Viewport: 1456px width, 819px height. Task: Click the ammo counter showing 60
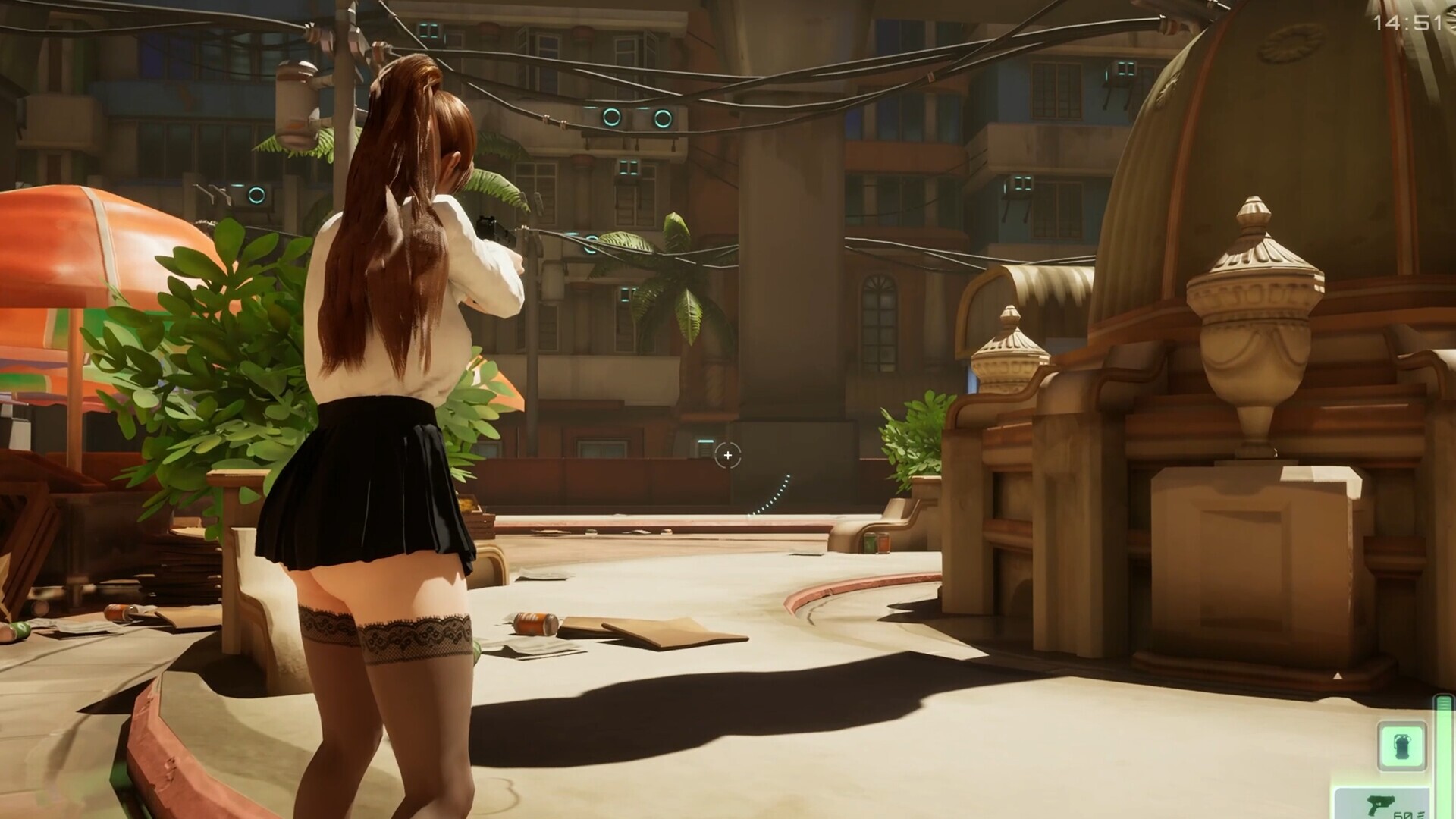click(1404, 814)
